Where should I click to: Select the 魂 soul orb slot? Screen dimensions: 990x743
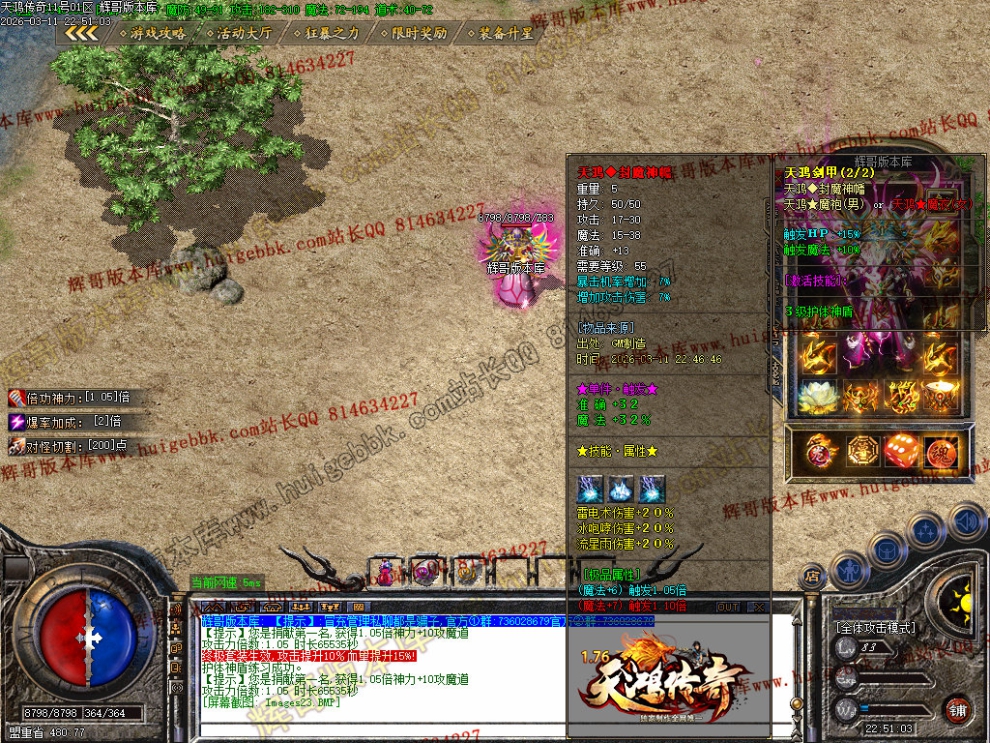tap(941, 449)
